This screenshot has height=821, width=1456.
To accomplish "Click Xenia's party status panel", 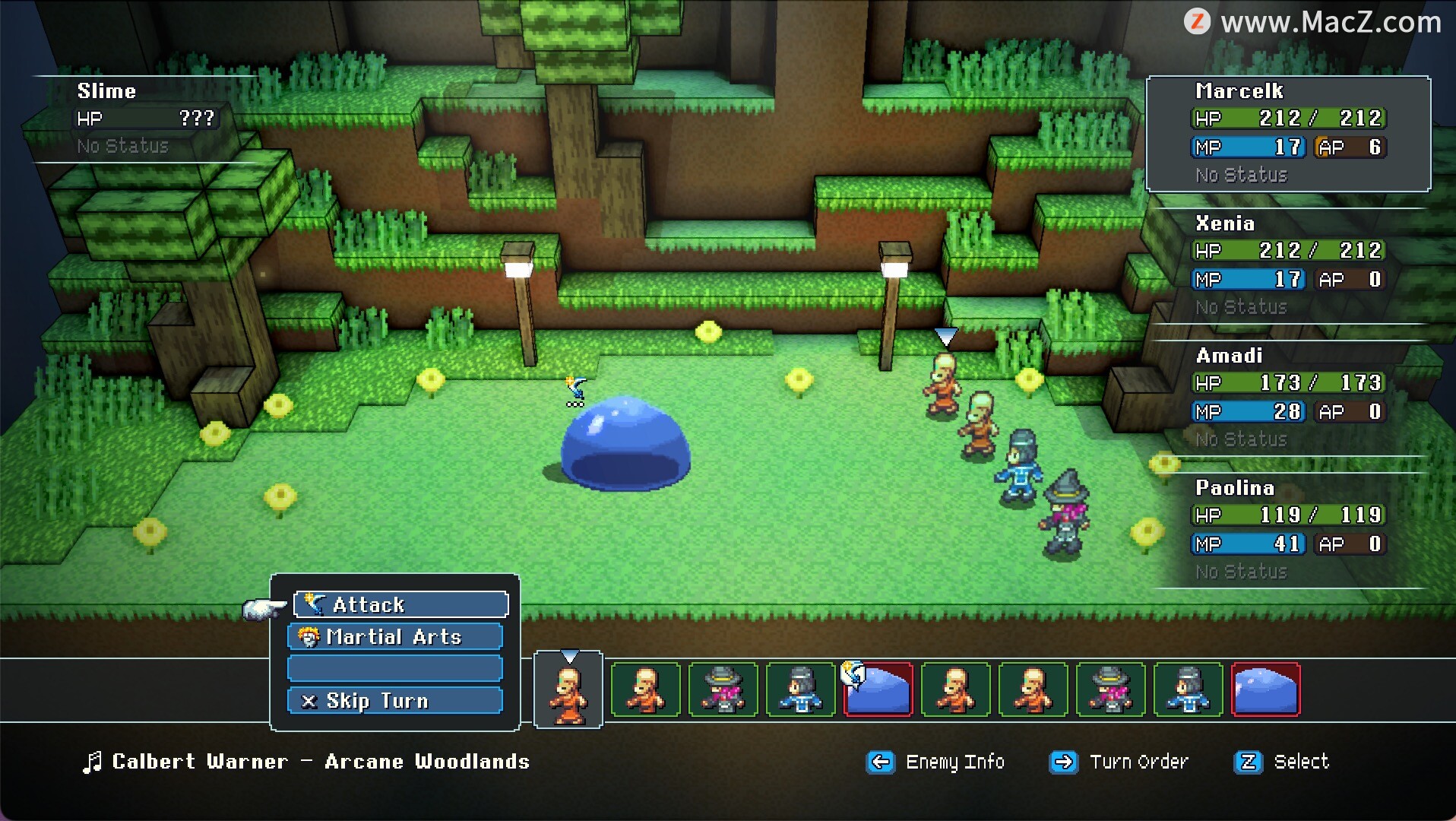I will point(1288,265).
